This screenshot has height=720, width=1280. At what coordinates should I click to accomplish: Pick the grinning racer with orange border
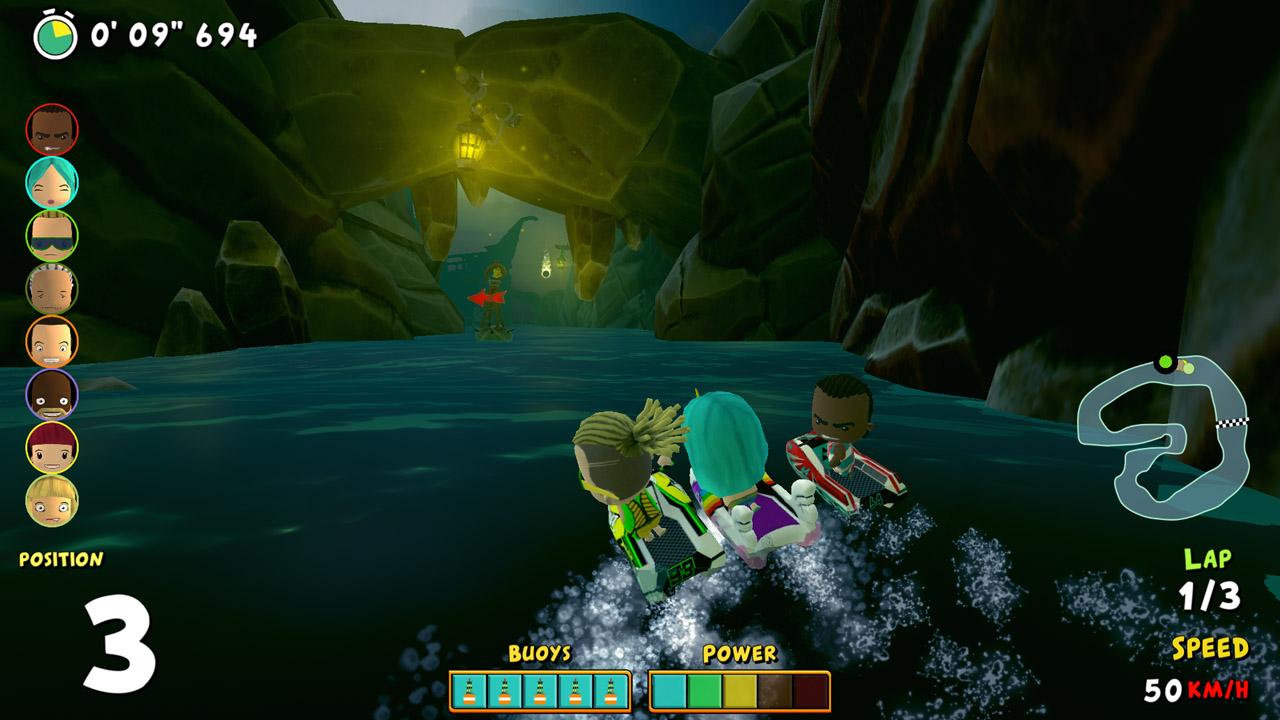click(52, 342)
